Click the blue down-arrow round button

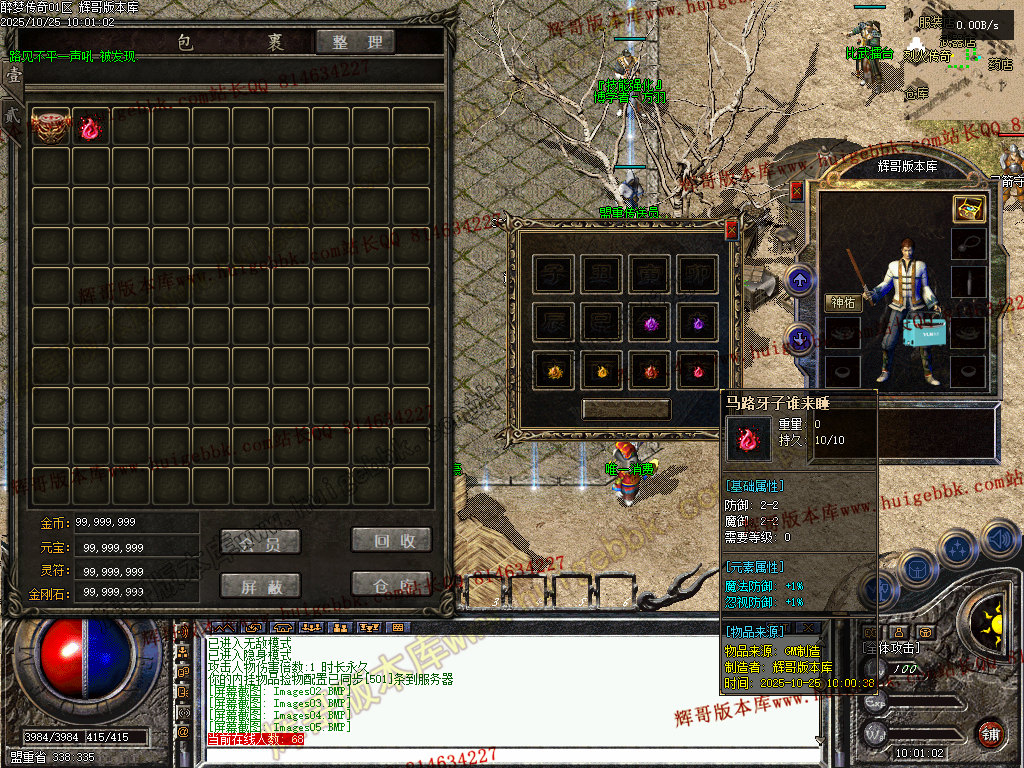(x=799, y=338)
